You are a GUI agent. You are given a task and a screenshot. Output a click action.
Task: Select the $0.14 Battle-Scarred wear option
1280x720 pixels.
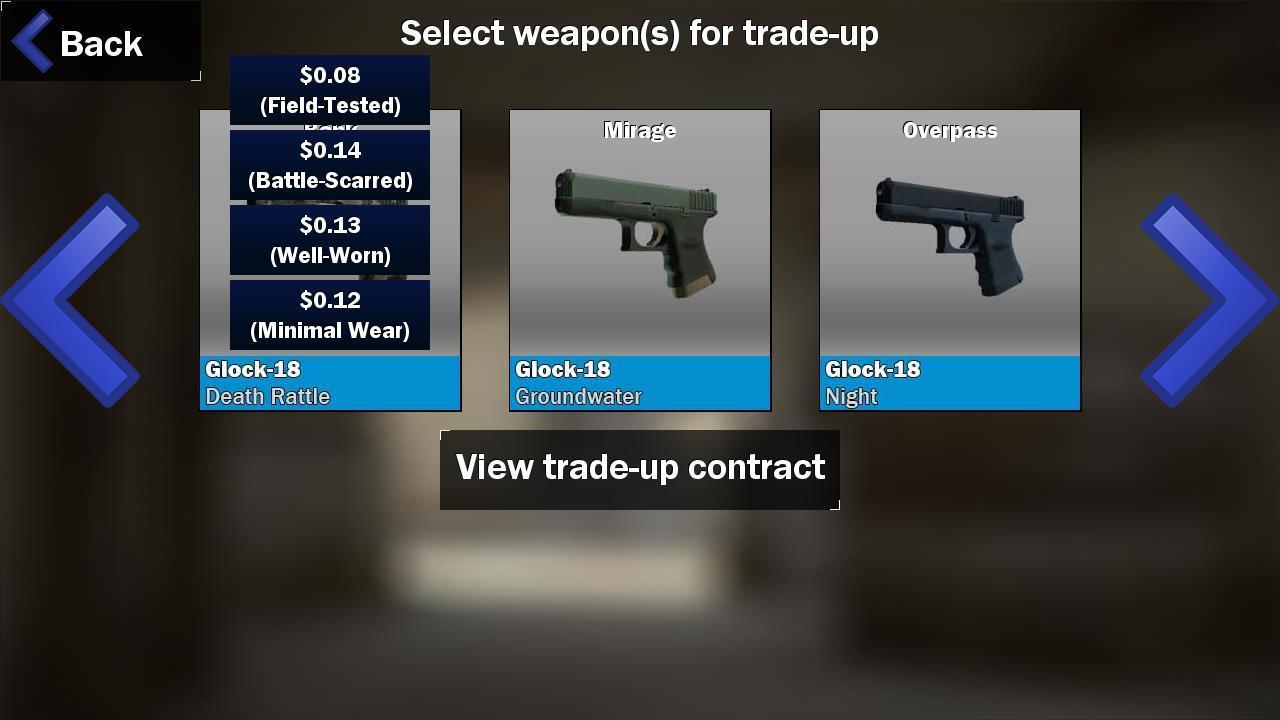pyautogui.click(x=330, y=165)
